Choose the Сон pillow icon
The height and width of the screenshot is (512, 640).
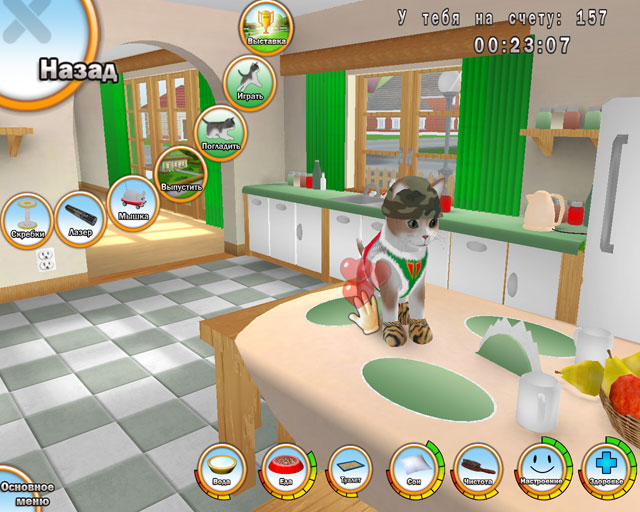(x=413, y=469)
